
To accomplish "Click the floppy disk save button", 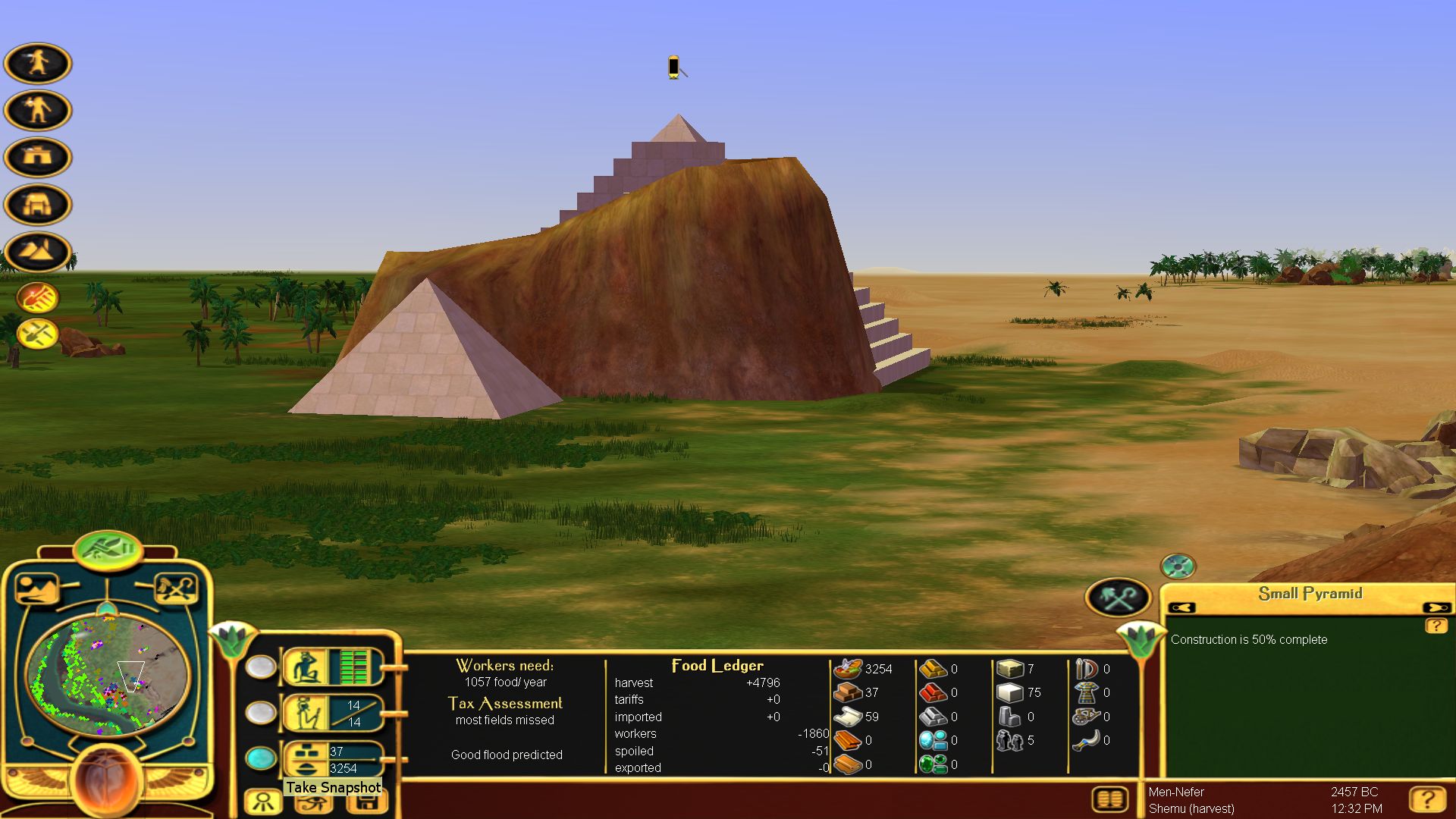I will (368, 803).
